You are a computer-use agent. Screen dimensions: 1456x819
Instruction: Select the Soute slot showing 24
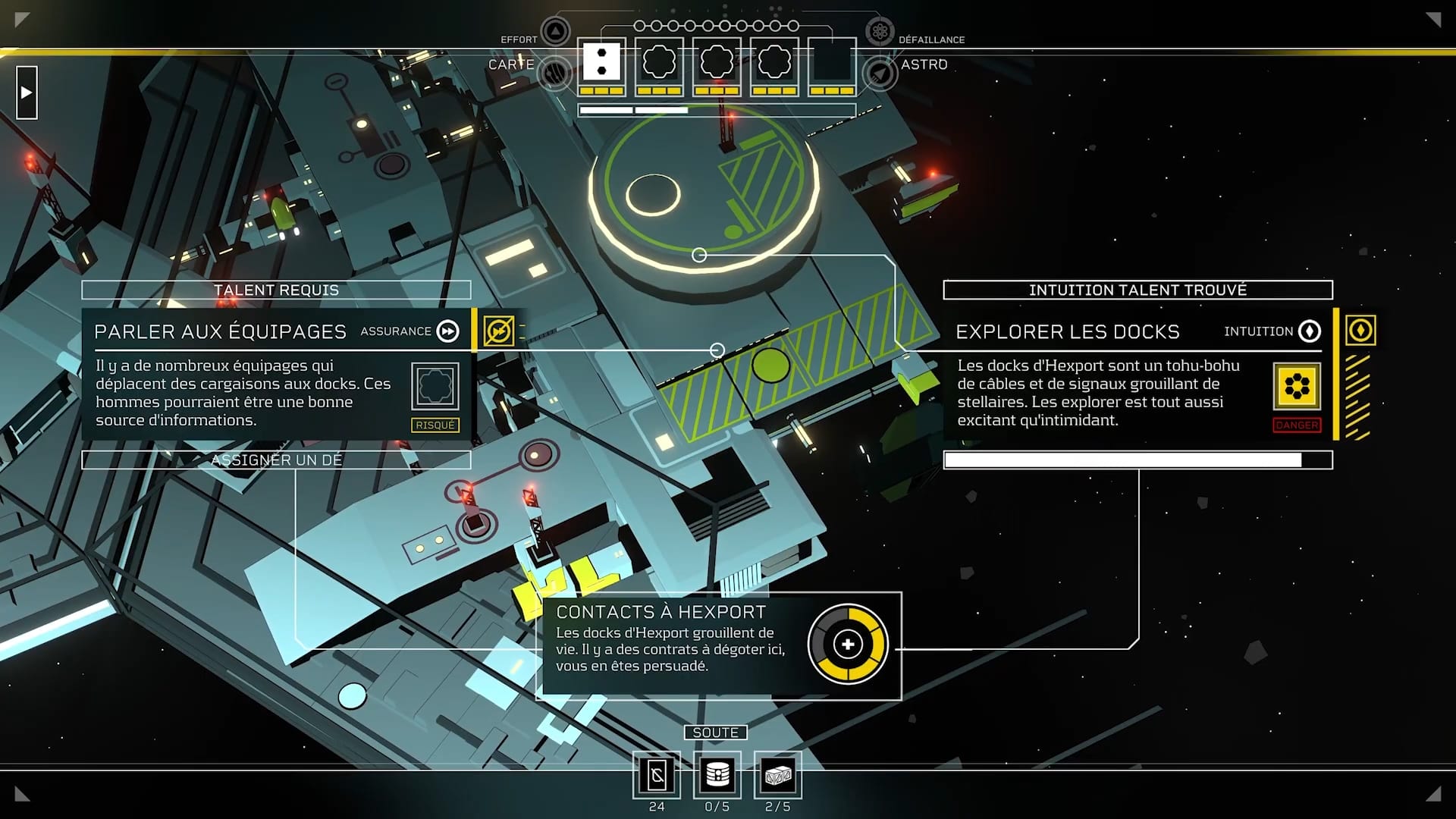657,775
